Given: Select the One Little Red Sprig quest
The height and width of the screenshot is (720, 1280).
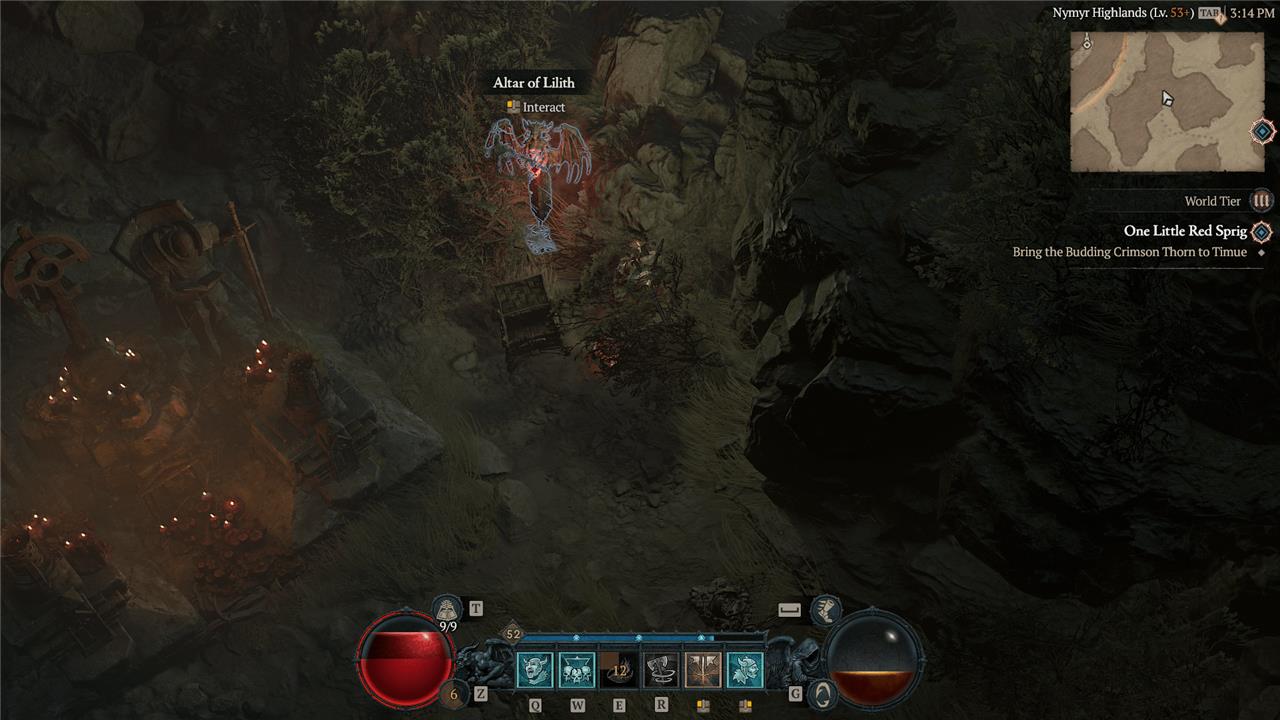Looking at the screenshot, I should pyautogui.click(x=1185, y=232).
